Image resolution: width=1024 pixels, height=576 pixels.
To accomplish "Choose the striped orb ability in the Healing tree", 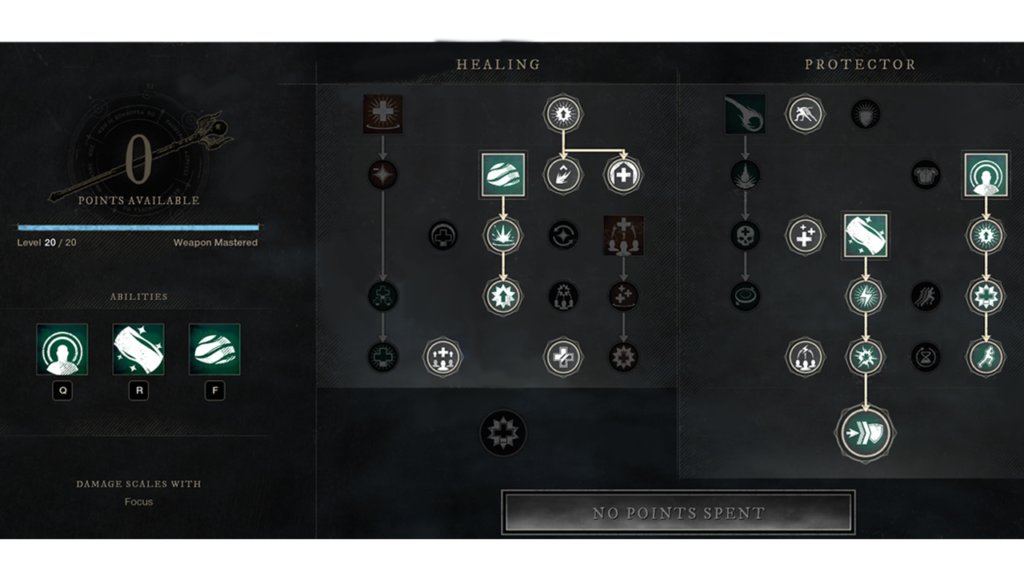I will click(x=503, y=175).
